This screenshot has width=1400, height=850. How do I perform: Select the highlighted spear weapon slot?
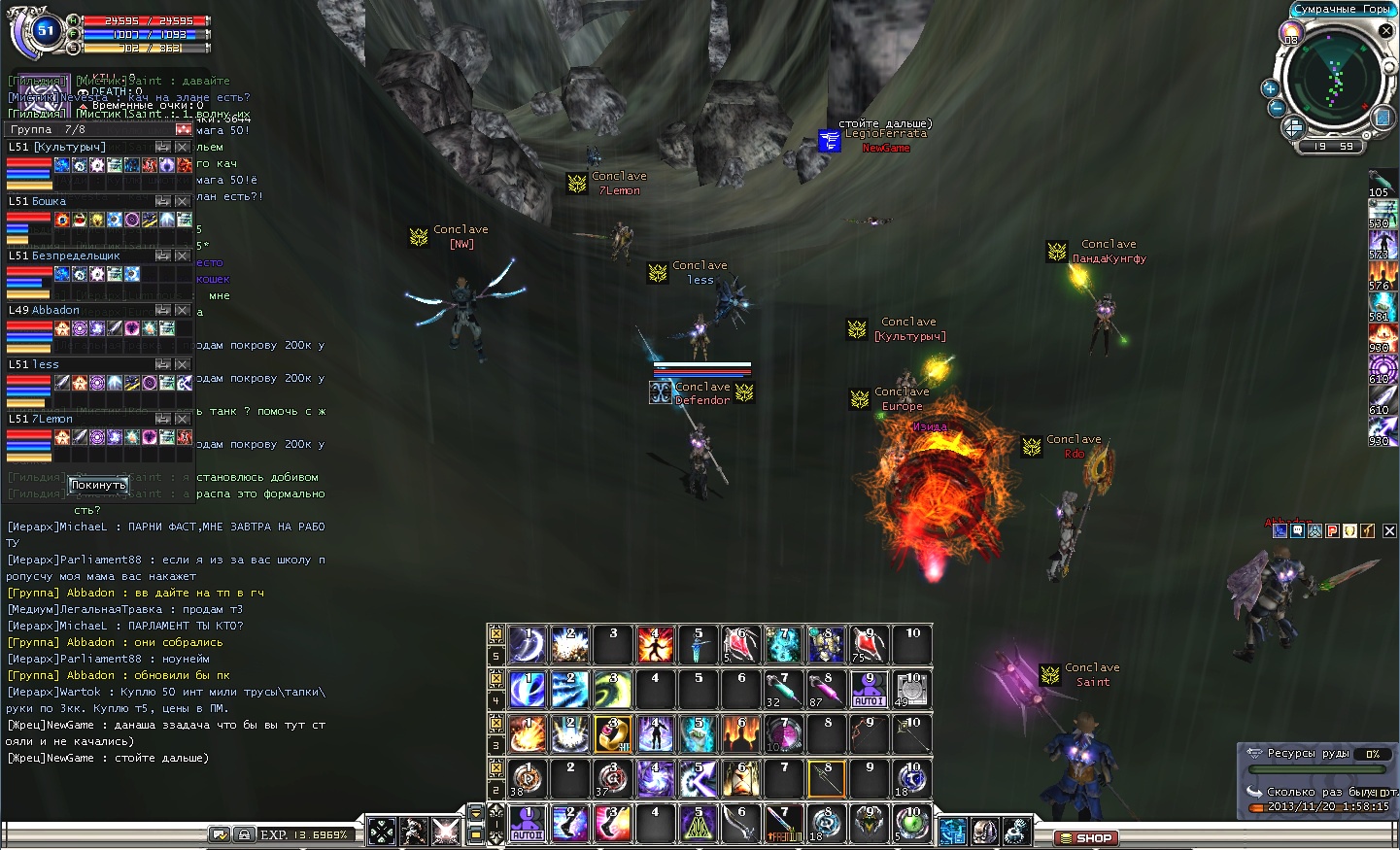(826, 779)
